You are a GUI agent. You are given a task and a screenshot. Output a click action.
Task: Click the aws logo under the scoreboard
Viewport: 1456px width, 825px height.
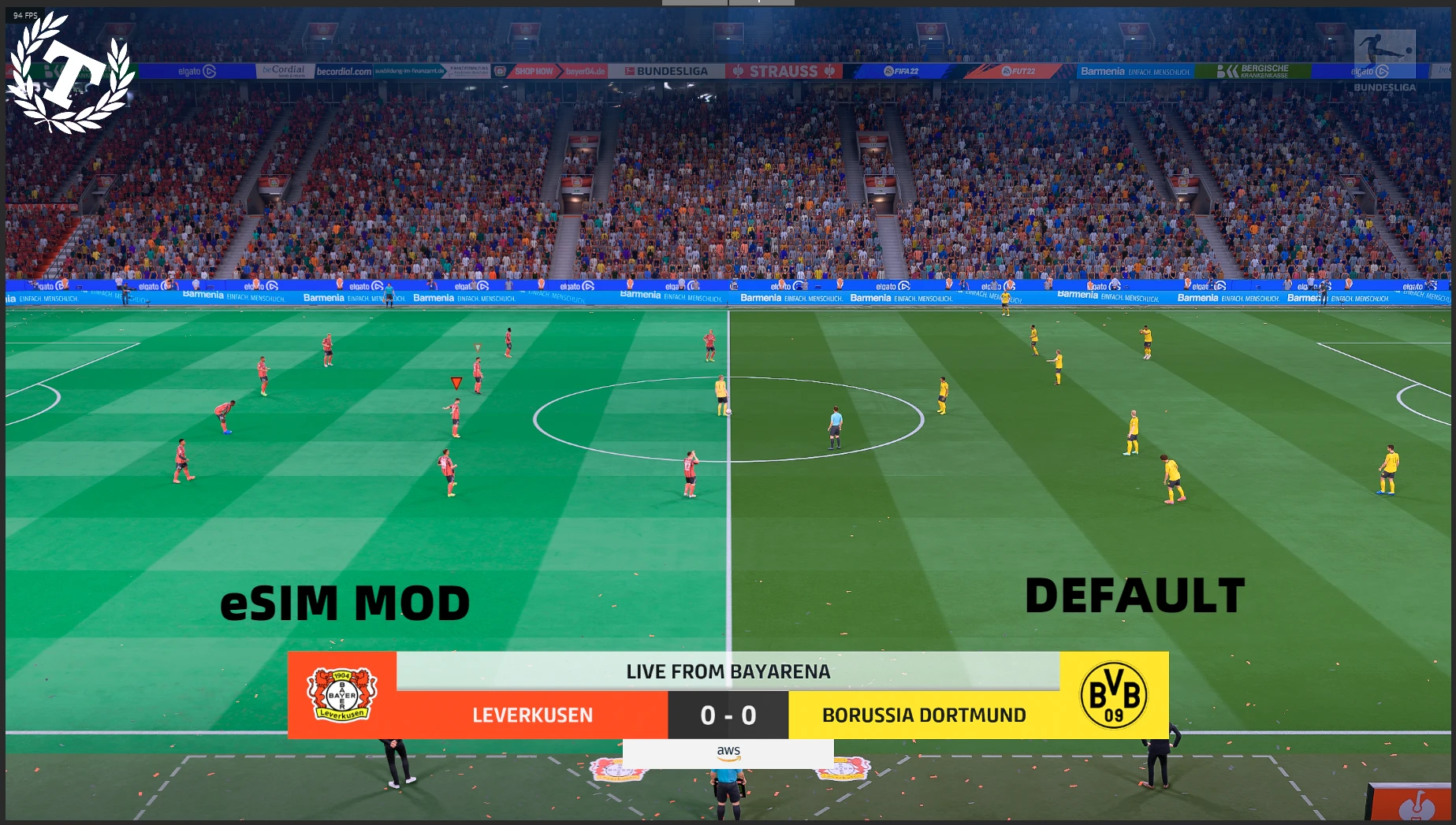728,753
